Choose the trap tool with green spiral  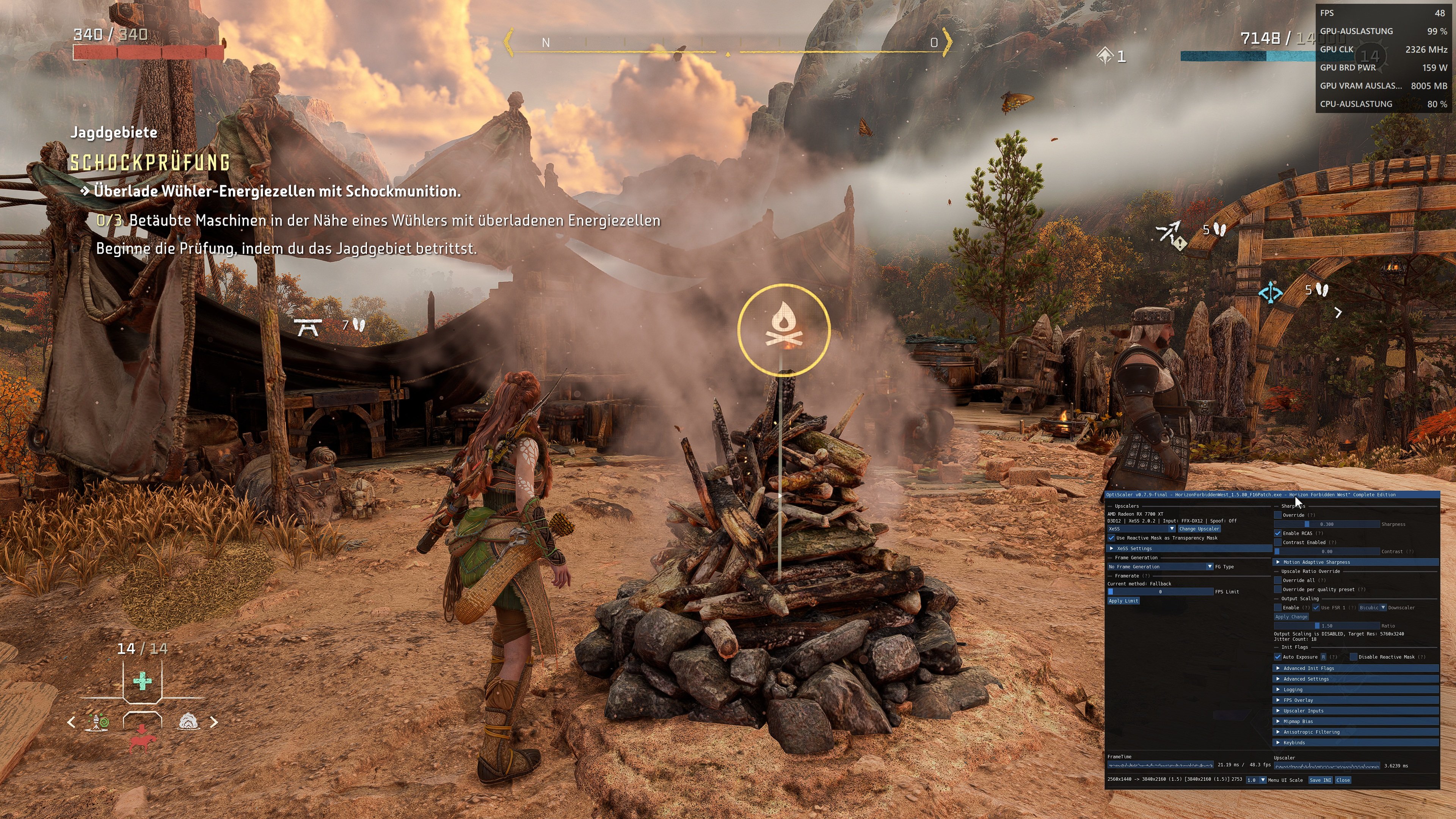(97, 722)
